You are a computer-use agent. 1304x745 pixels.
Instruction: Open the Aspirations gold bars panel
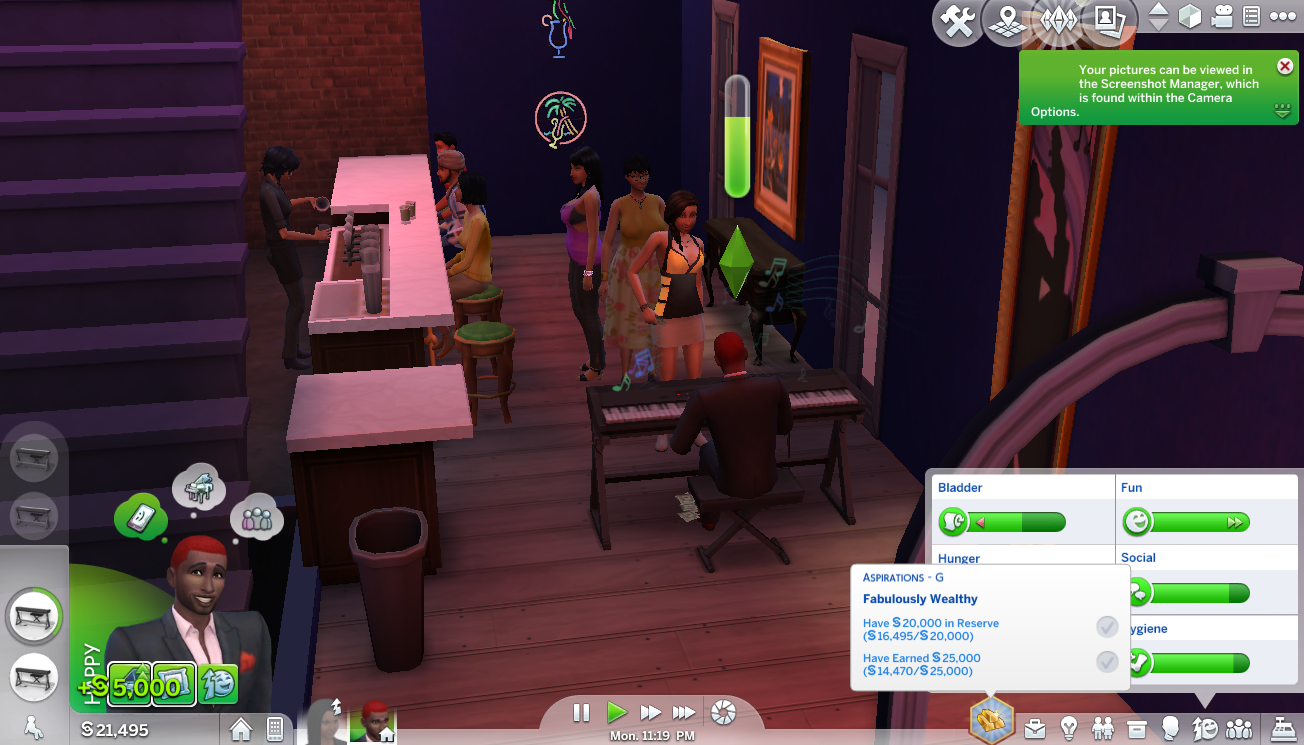(x=991, y=721)
